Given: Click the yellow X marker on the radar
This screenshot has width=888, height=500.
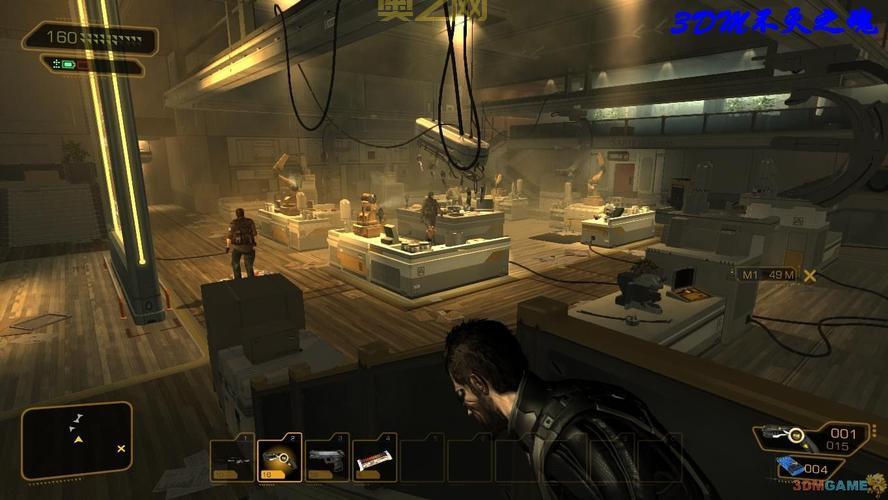Looking at the screenshot, I should (121, 449).
